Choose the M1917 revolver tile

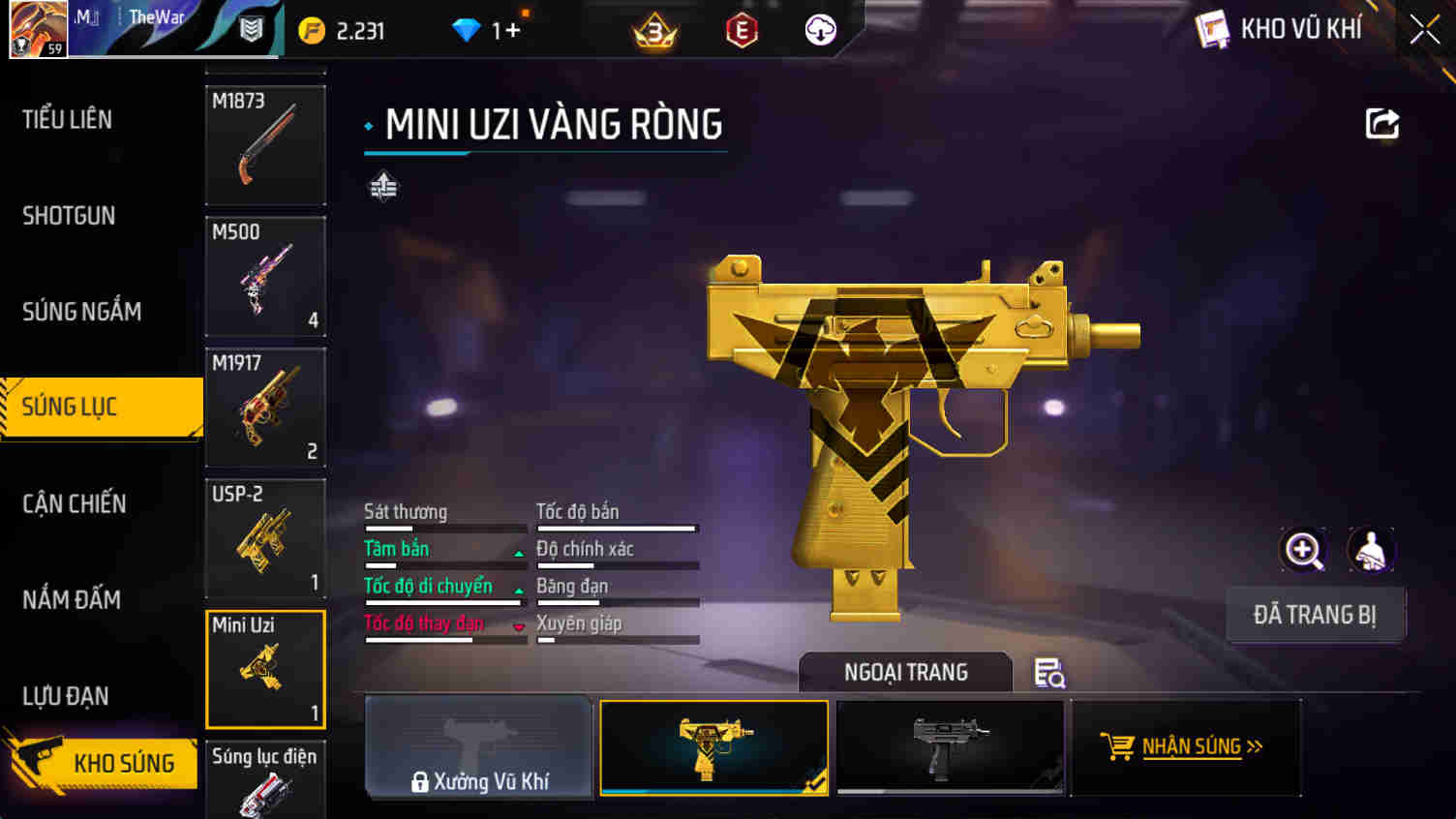pos(265,408)
